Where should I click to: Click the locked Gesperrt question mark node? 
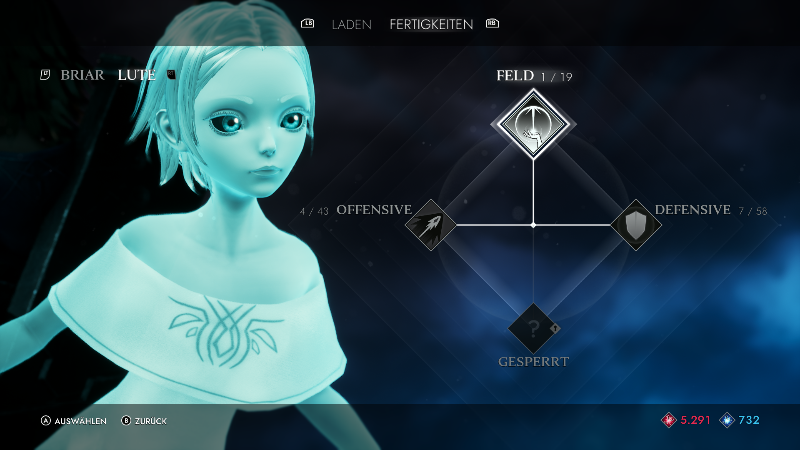click(x=533, y=328)
